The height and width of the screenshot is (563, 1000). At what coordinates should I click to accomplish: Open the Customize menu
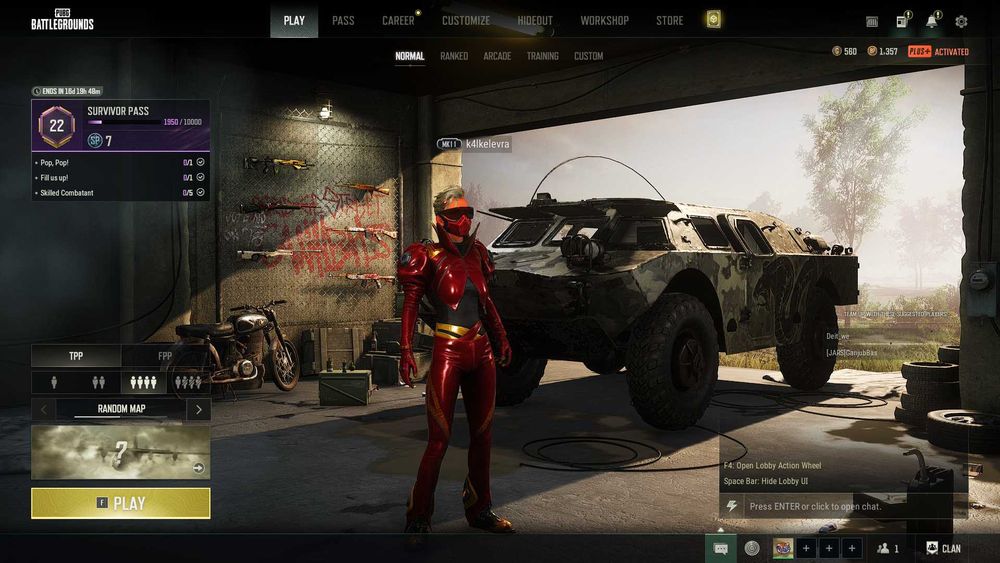(x=466, y=20)
